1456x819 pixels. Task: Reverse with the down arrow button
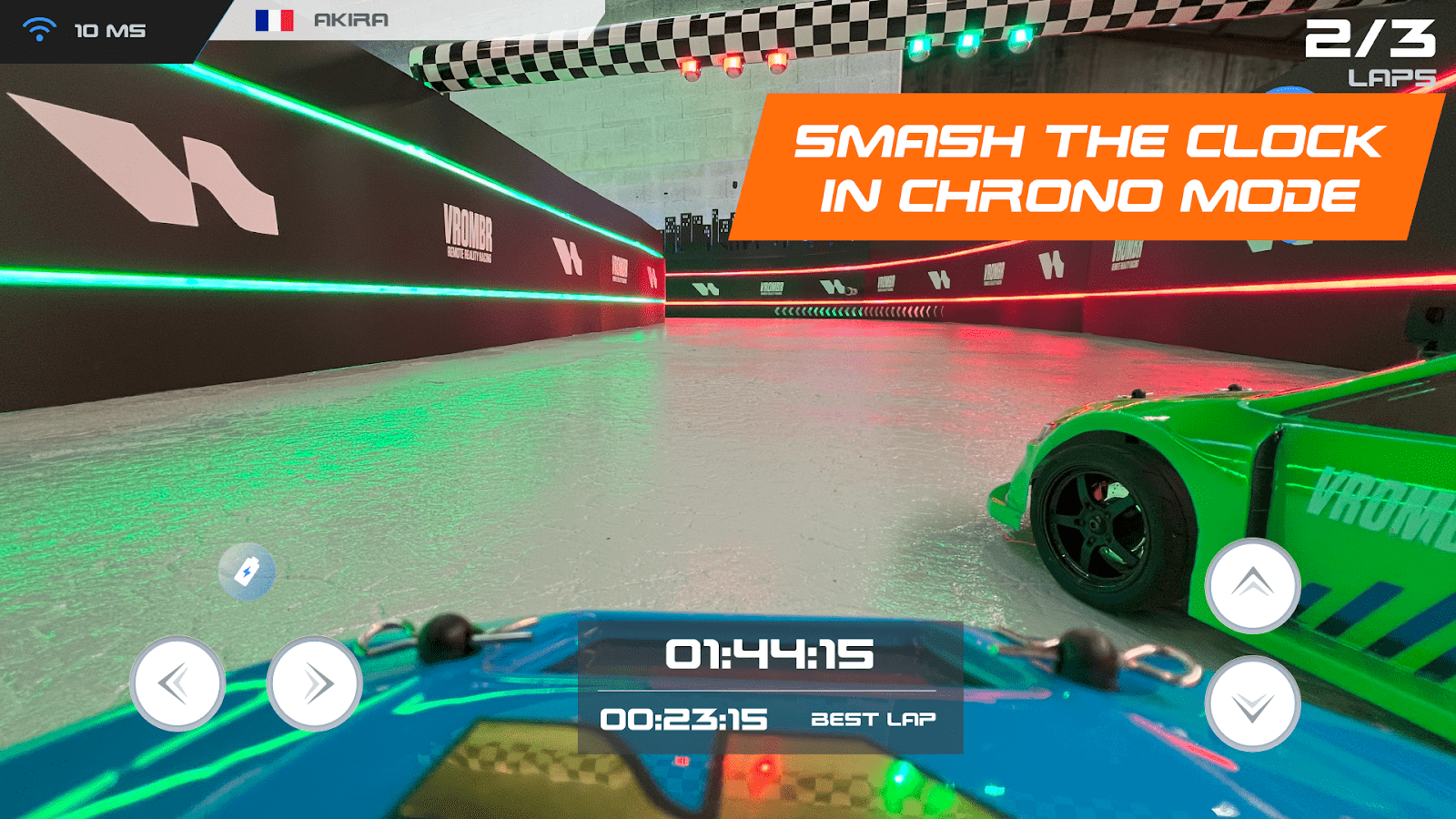(1252, 703)
